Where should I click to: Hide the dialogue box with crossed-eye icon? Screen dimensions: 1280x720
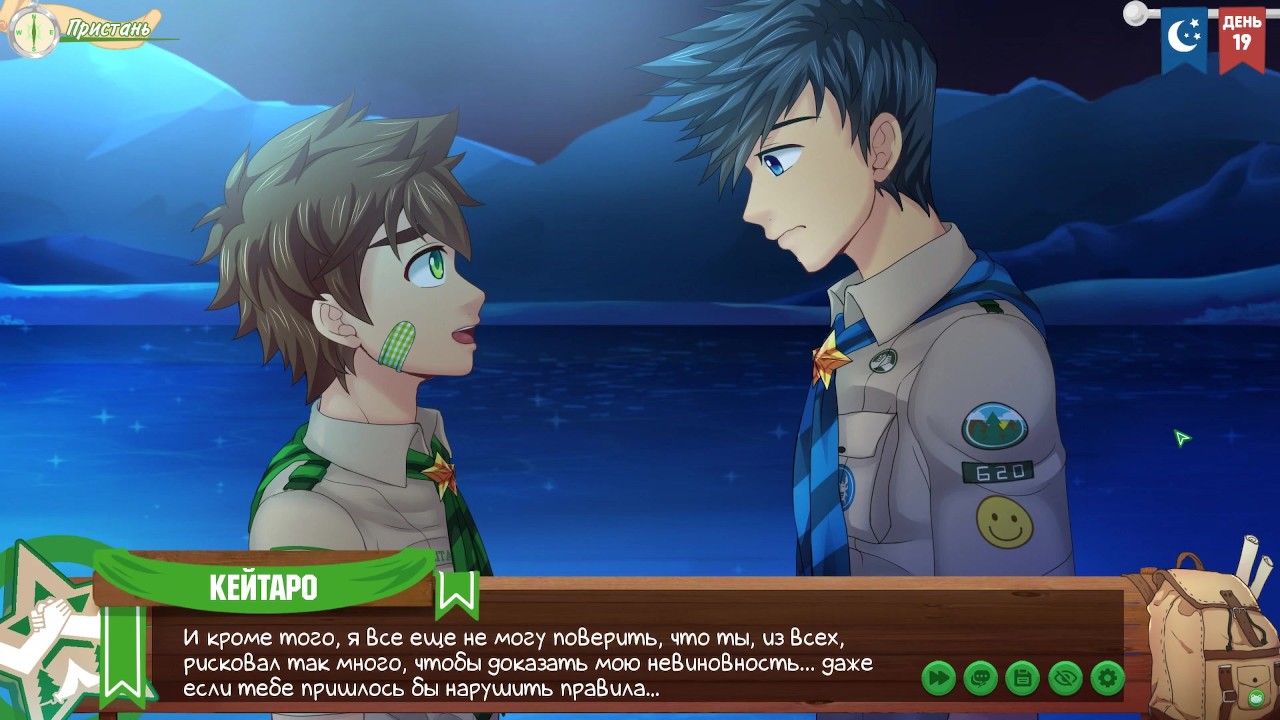[x=1065, y=679]
